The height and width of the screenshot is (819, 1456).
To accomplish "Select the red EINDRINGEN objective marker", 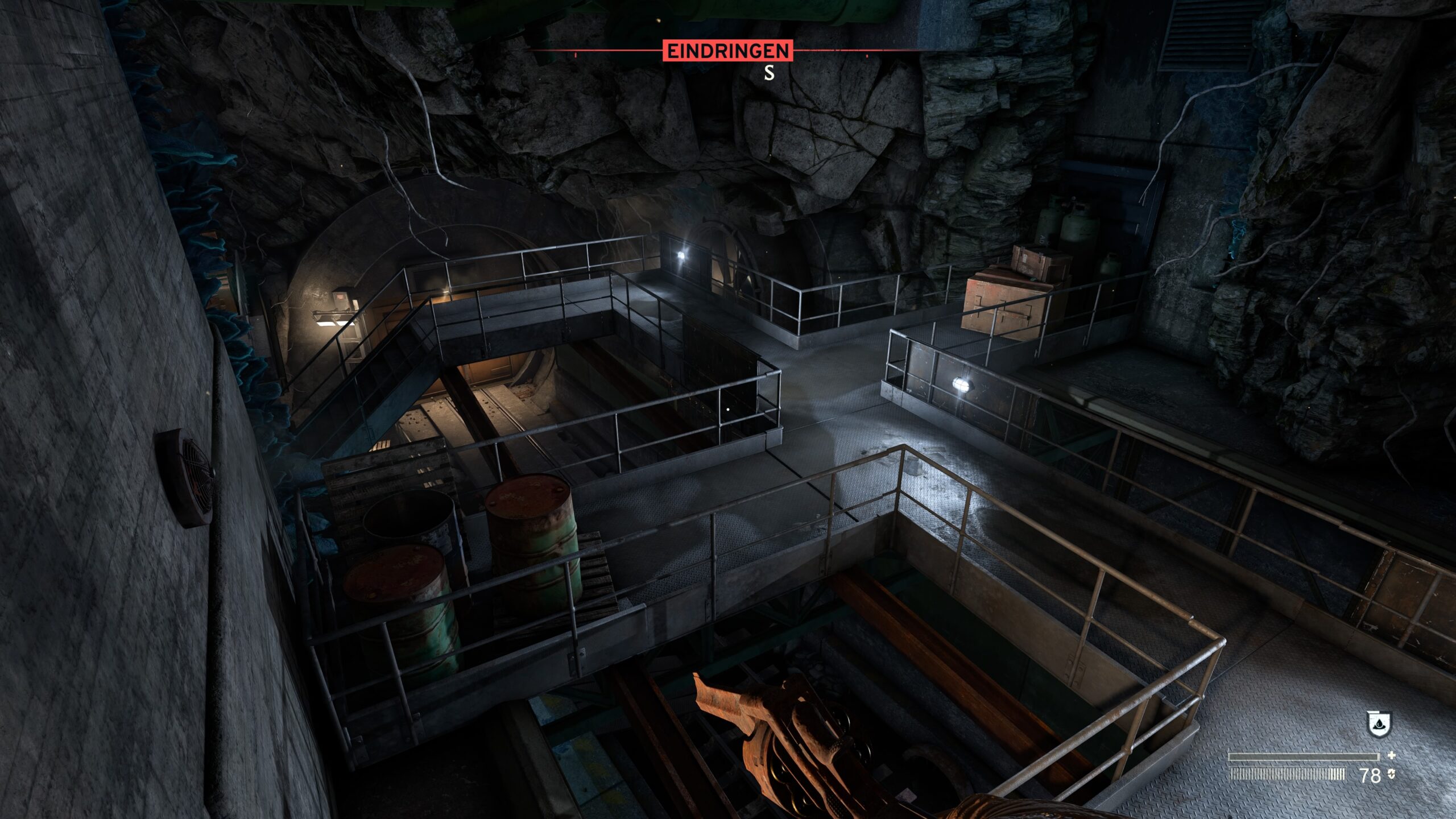I will pyautogui.click(x=727, y=51).
